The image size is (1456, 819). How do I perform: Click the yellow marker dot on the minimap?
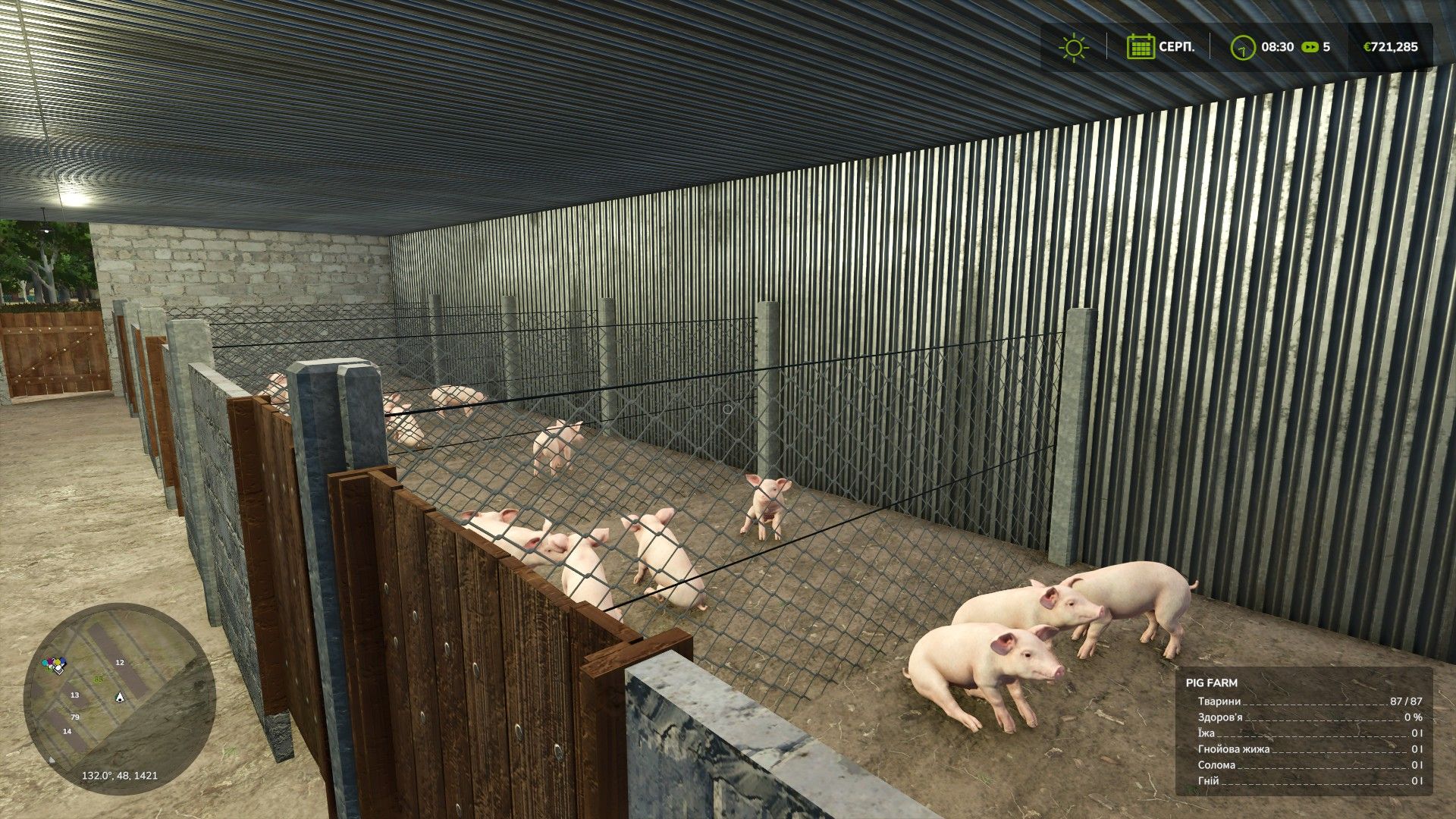[58, 662]
